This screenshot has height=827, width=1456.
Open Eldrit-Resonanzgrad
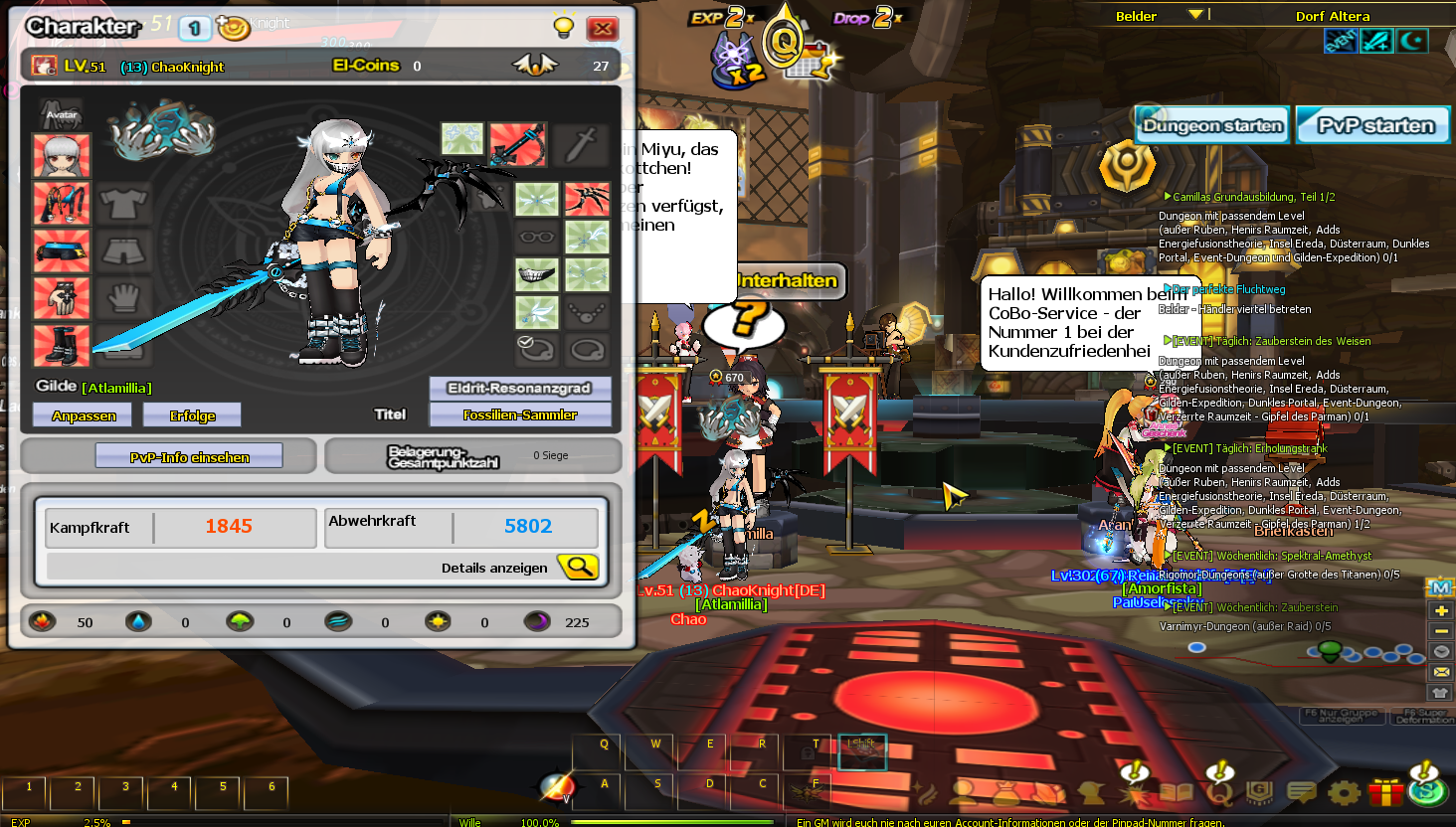[x=519, y=388]
